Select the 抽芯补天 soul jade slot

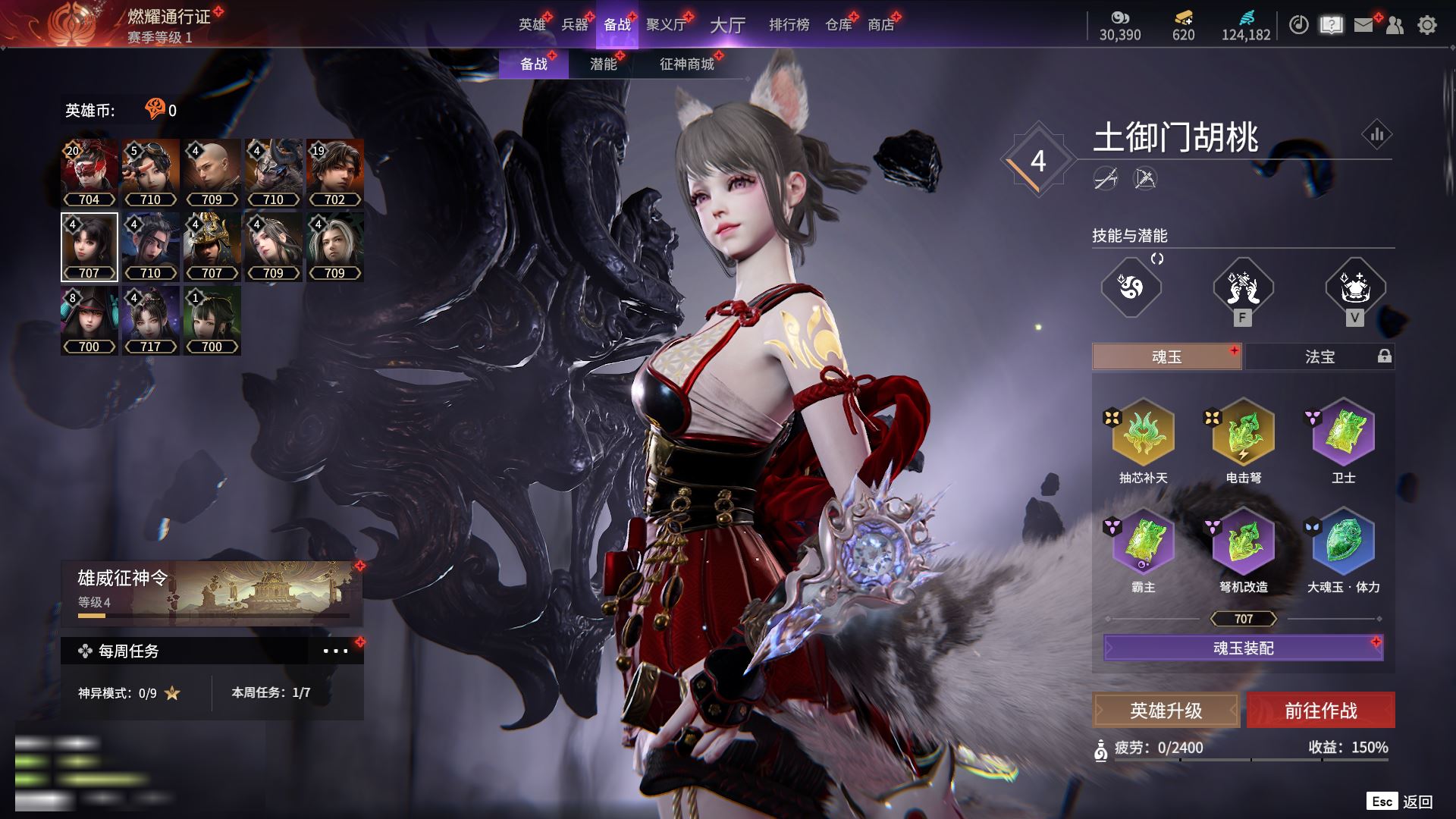click(1143, 434)
